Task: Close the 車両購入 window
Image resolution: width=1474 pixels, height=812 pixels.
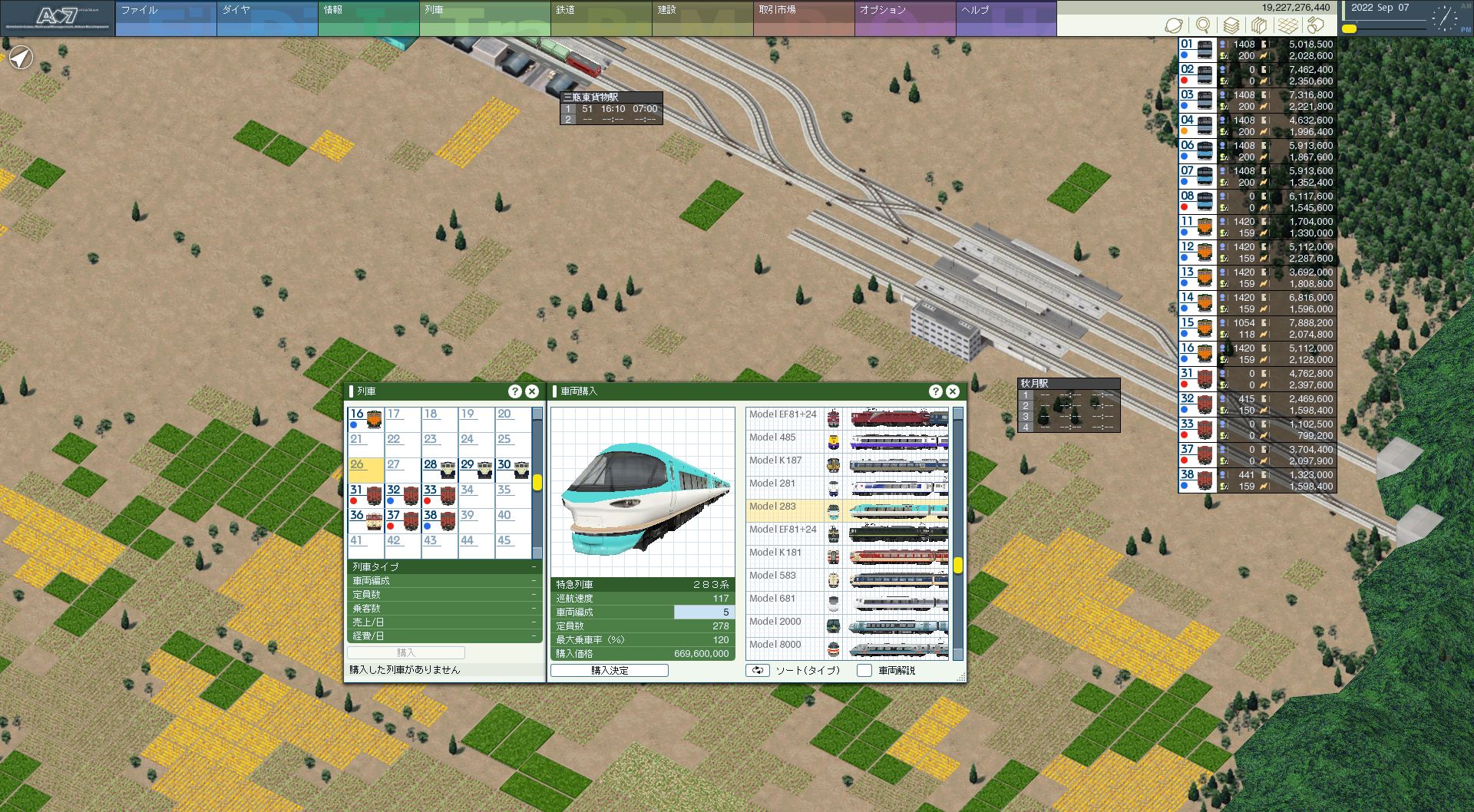Action: tap(953, 391)
